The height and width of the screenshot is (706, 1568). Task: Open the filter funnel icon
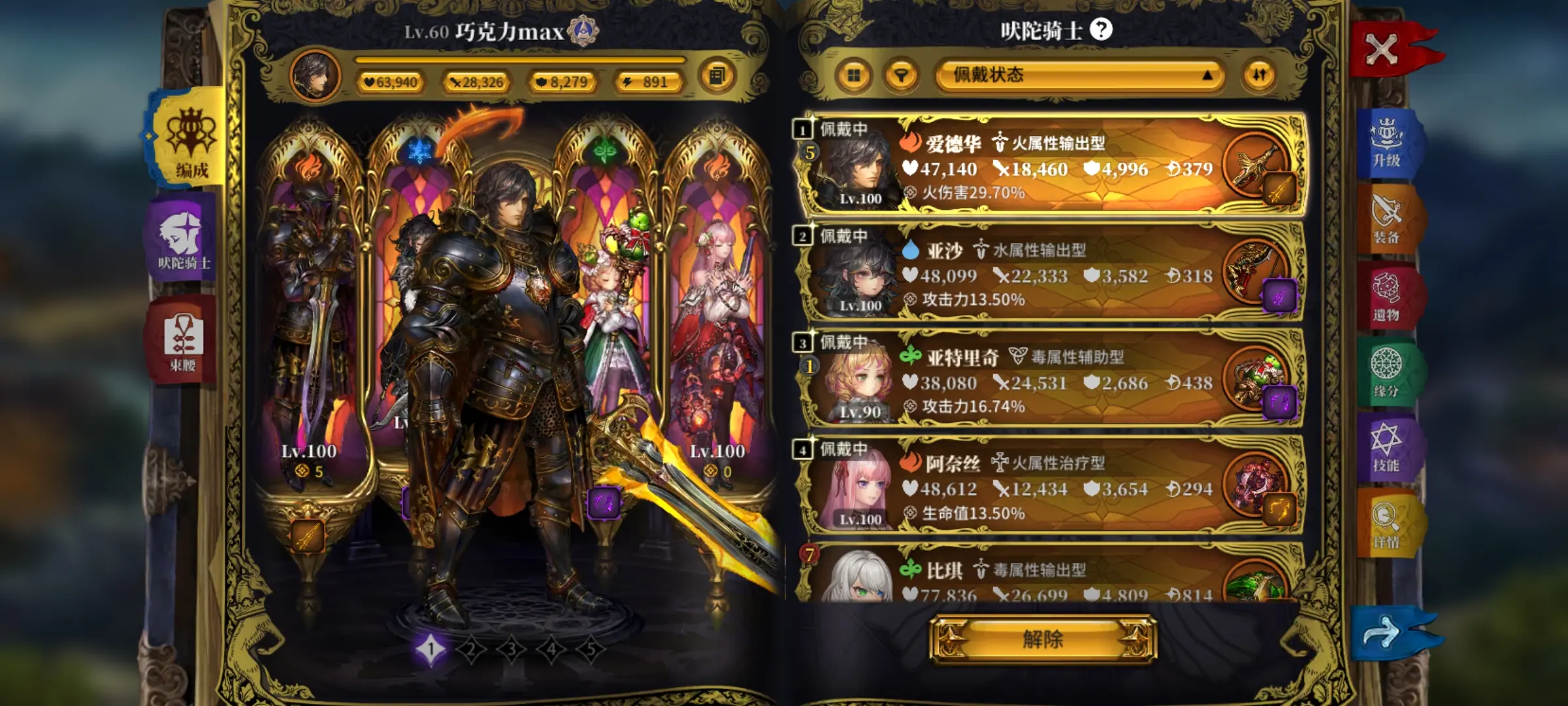coord(902,74)
